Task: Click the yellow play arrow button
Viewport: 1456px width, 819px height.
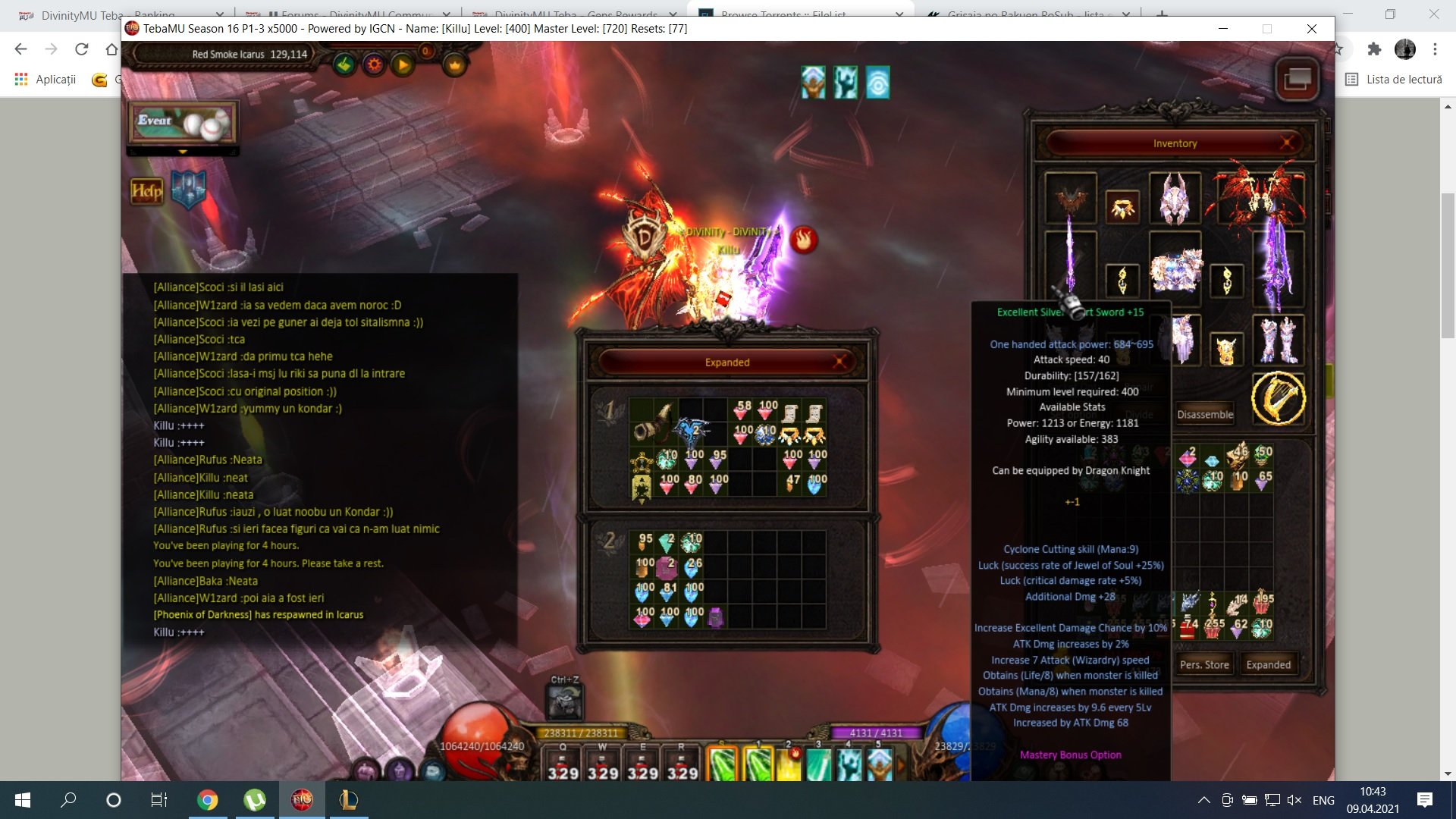Action: (403, 65)
